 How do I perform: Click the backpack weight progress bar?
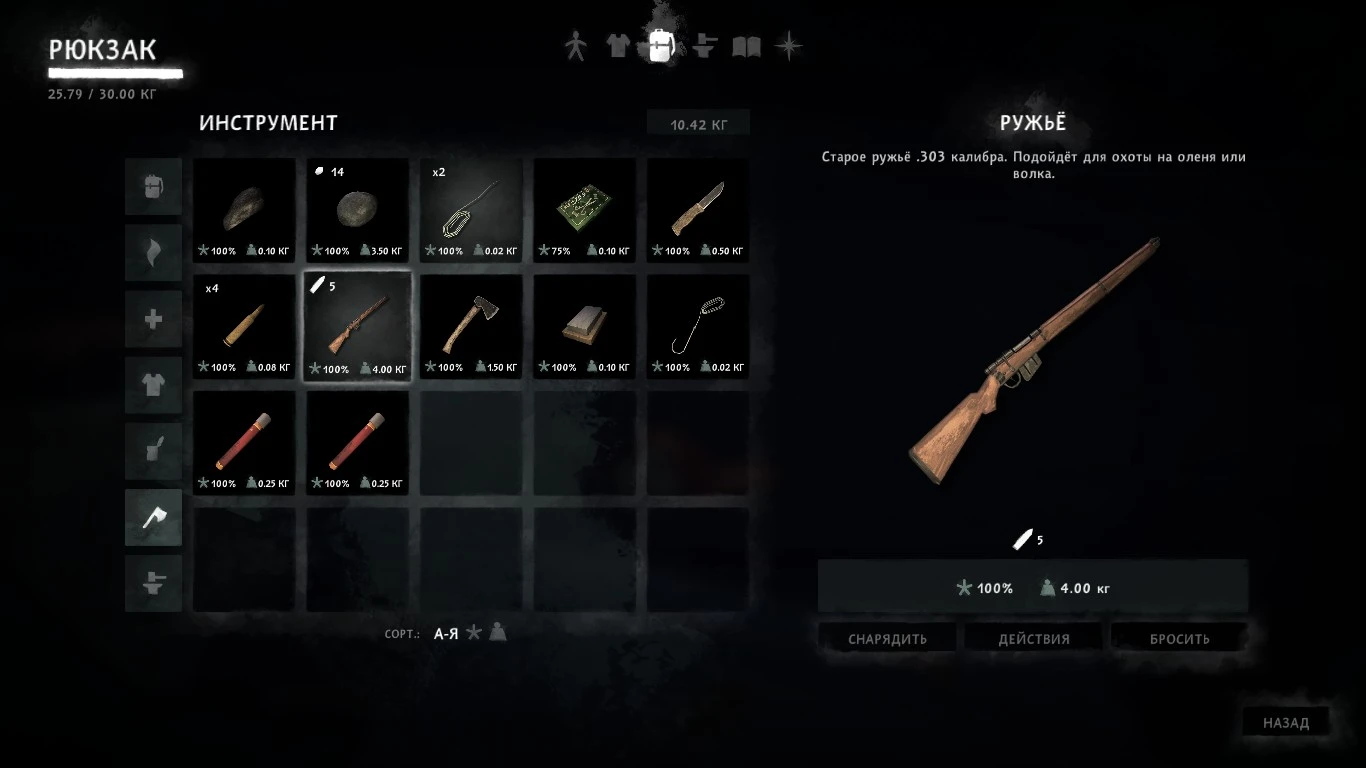[115, 73]
